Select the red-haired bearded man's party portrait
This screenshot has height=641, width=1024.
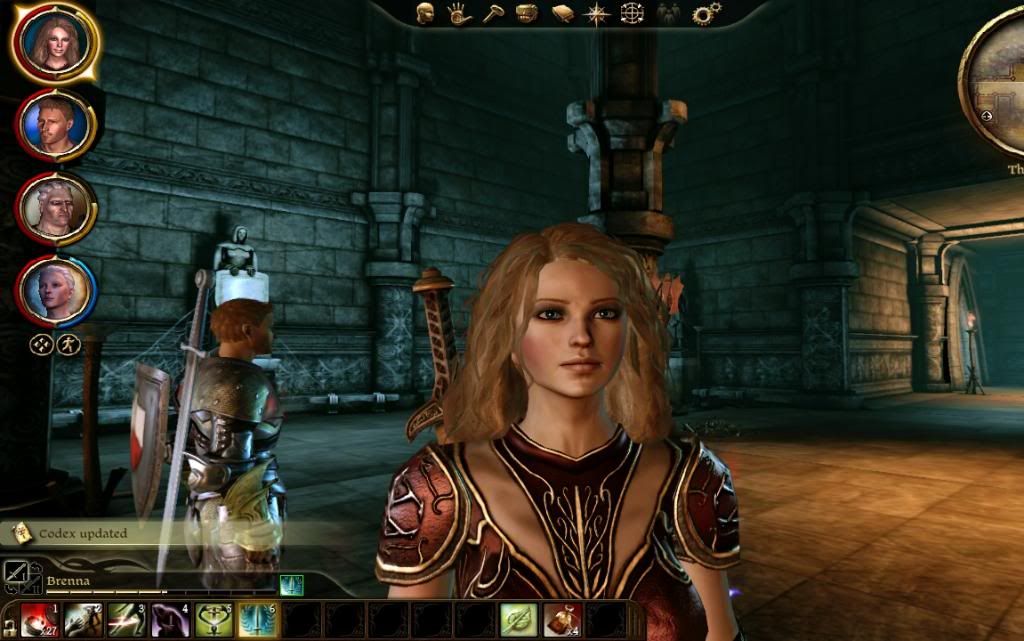coord(55,124)
